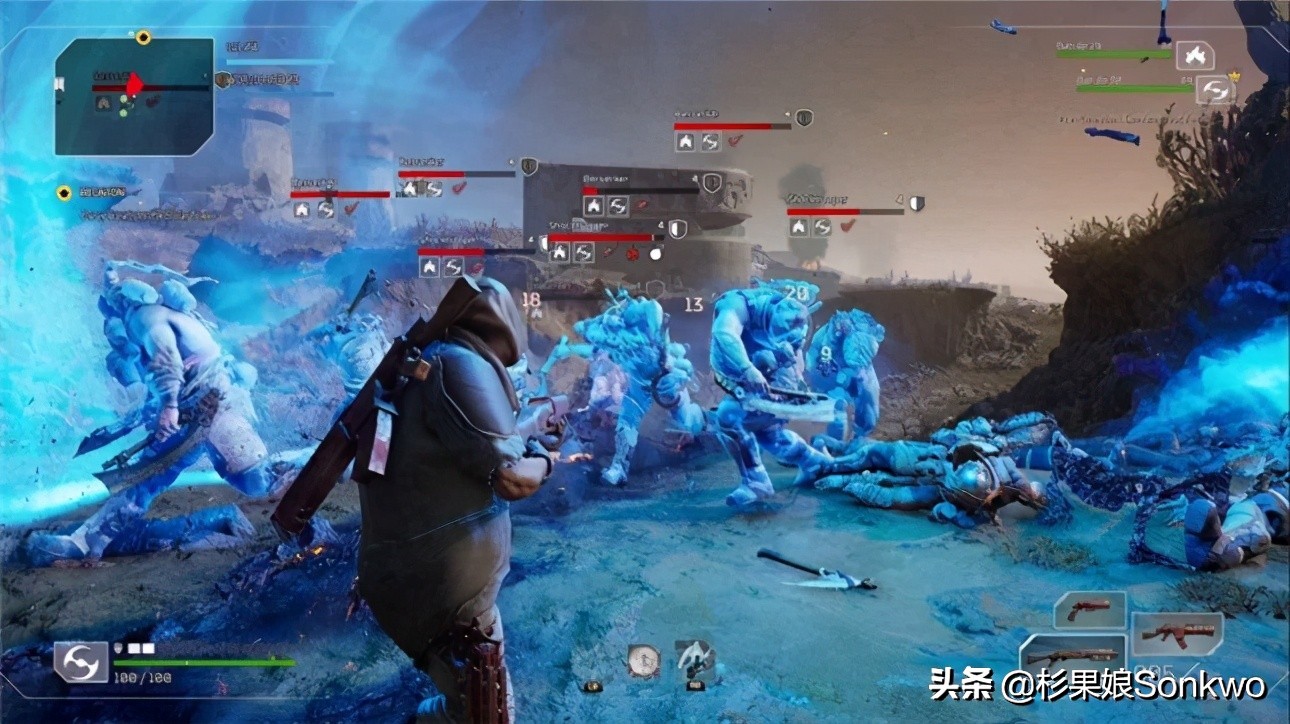This screenshot has height=724, width=1290.
Task: Select the Dragon Heart consumable icon at bottom center
Action: coord(644,660)
